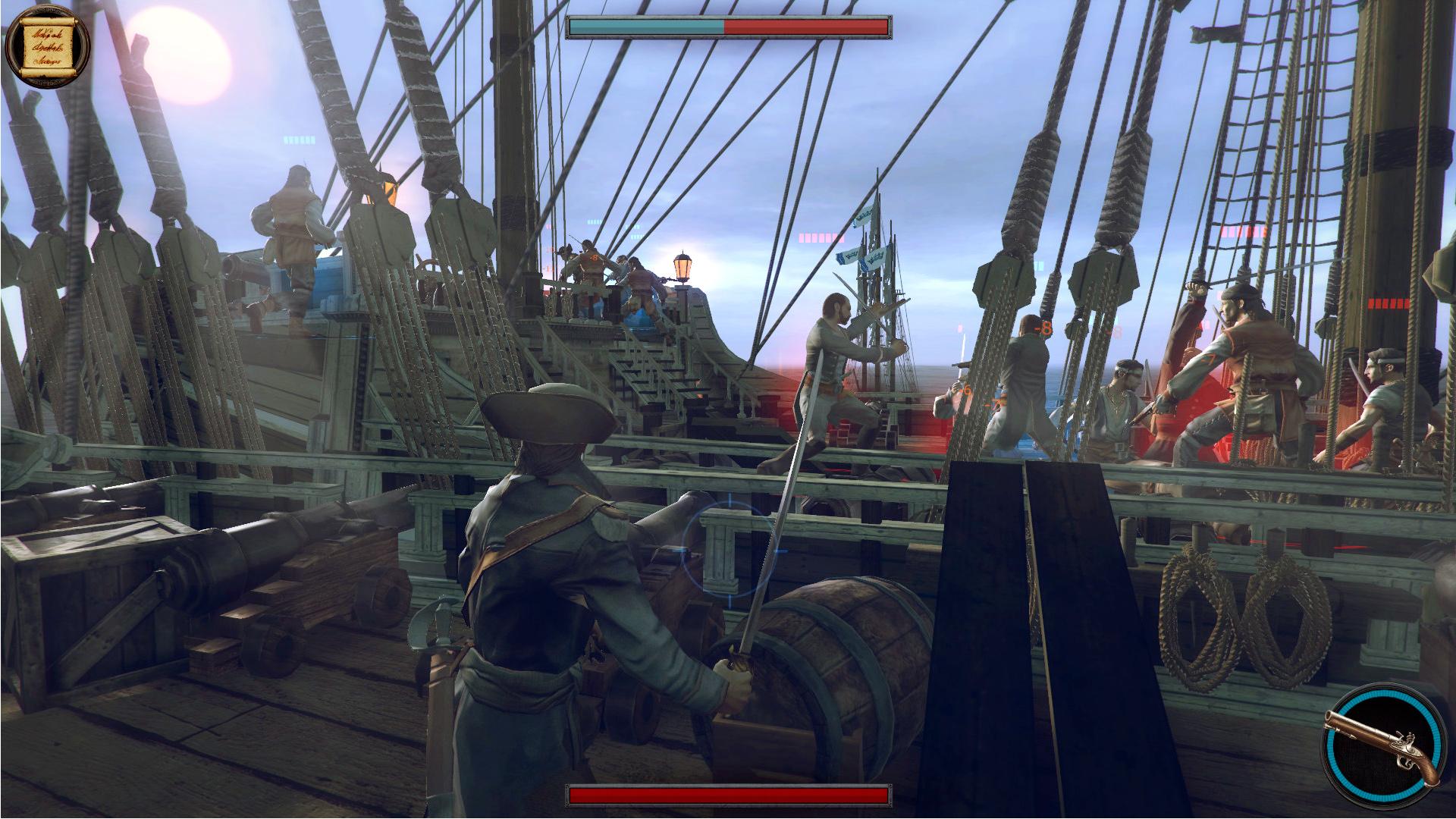Click the orange -8 damage number
1456x819 pixels.
[x=1044, y=328]
